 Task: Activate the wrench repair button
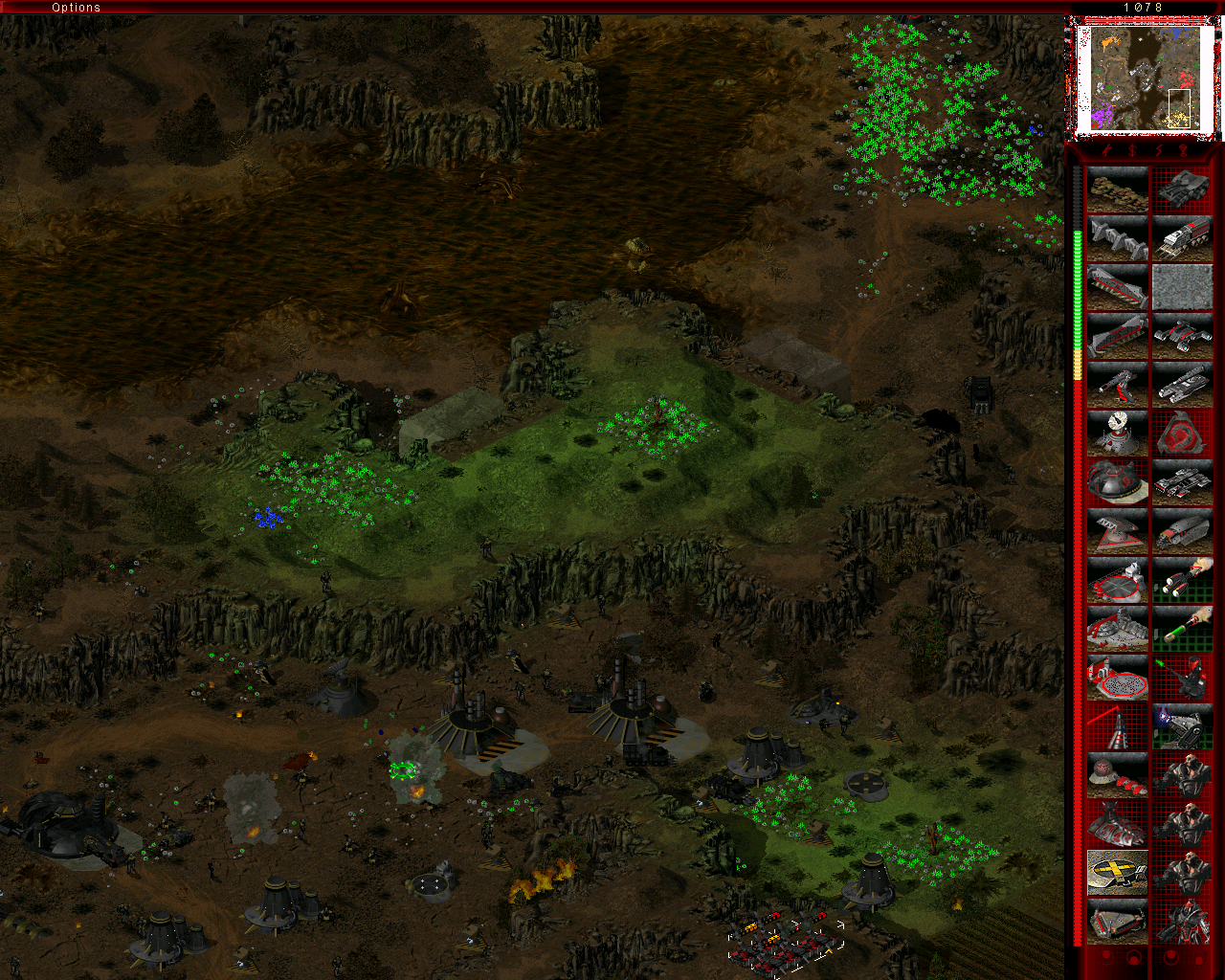point(1107,151)
